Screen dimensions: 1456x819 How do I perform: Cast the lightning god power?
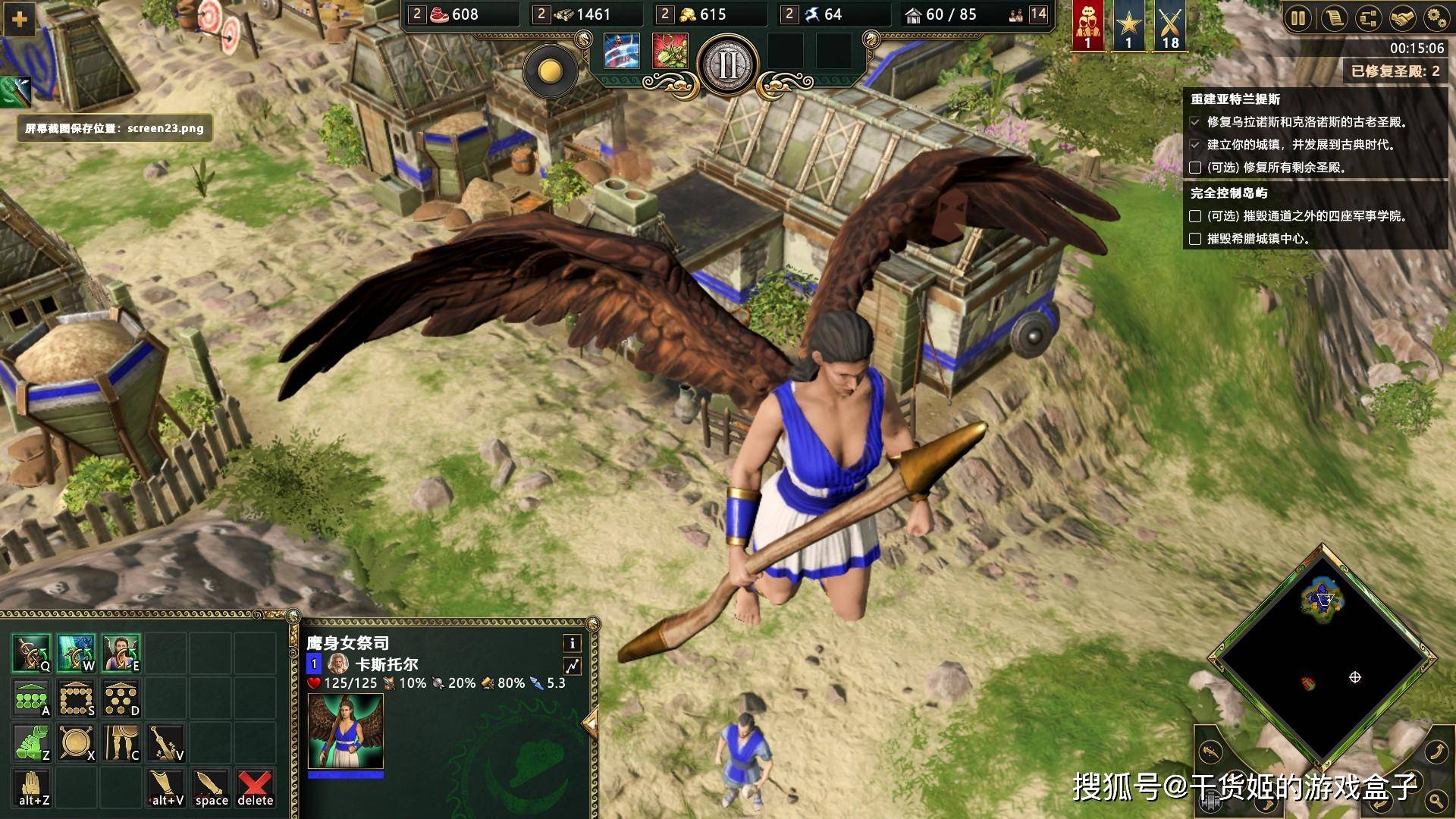pyautogui.click(x=622, y=52)
